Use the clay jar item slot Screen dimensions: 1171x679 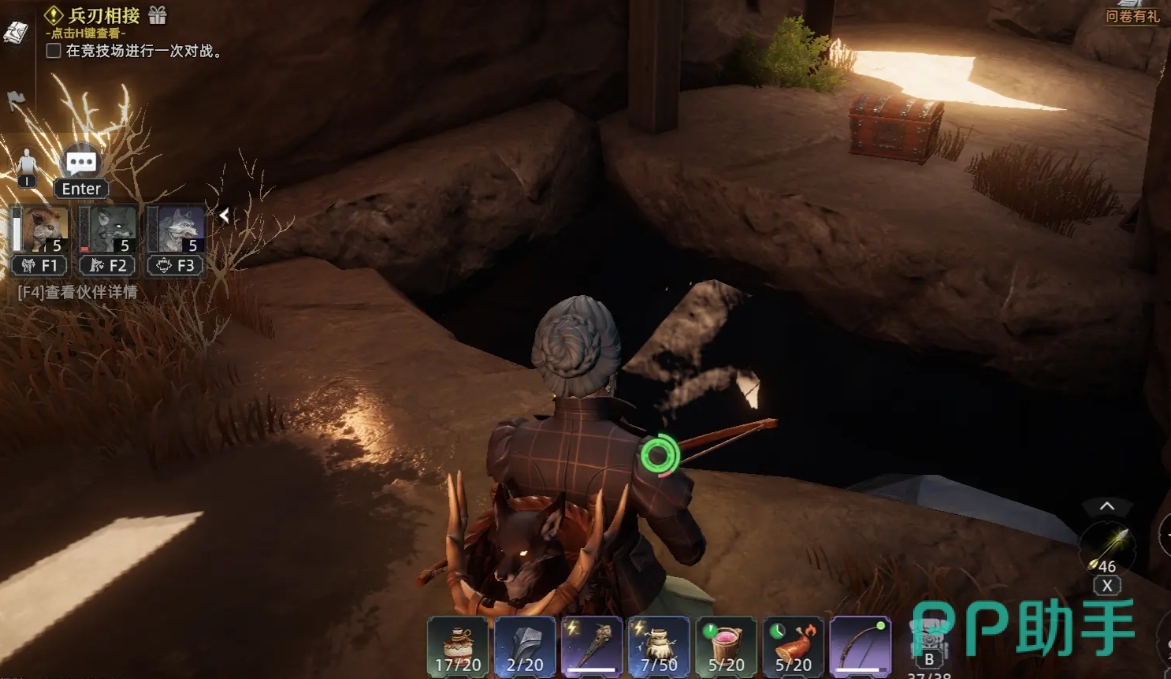tap(458, 646)
